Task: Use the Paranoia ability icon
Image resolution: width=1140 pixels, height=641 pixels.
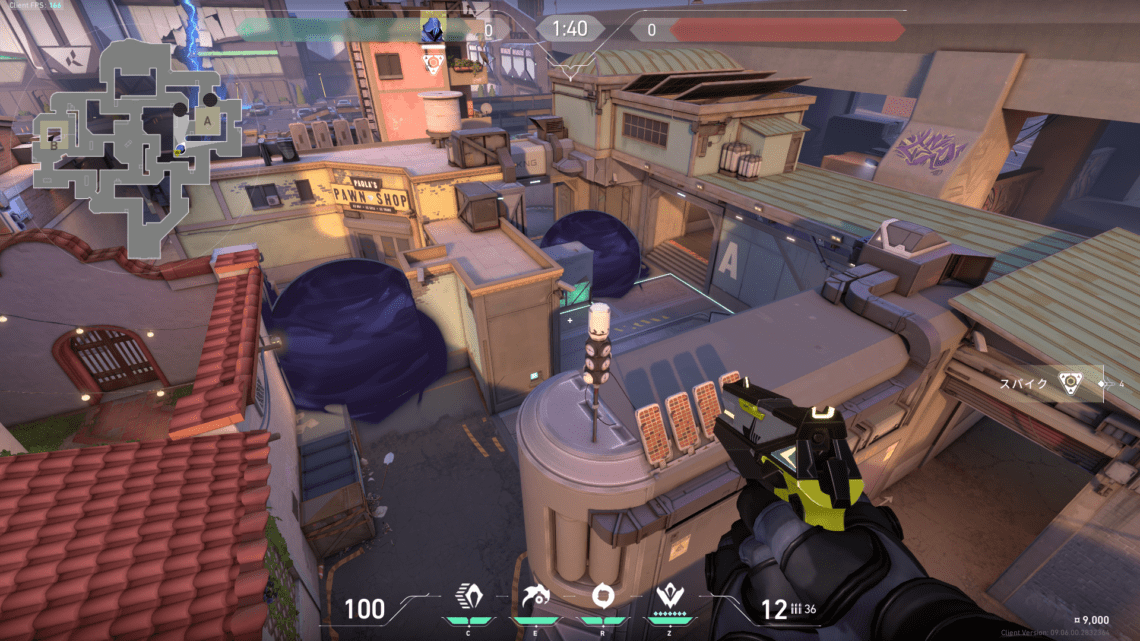Action: click(x=531, y=599)
